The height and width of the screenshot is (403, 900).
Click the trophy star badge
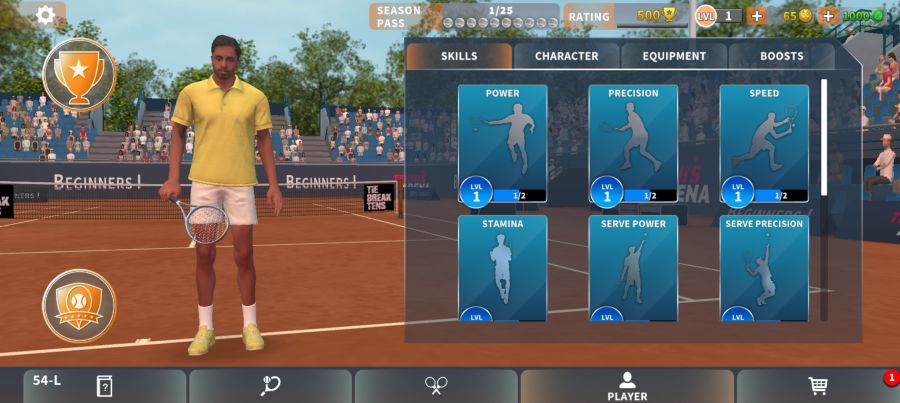coord(79,73)
